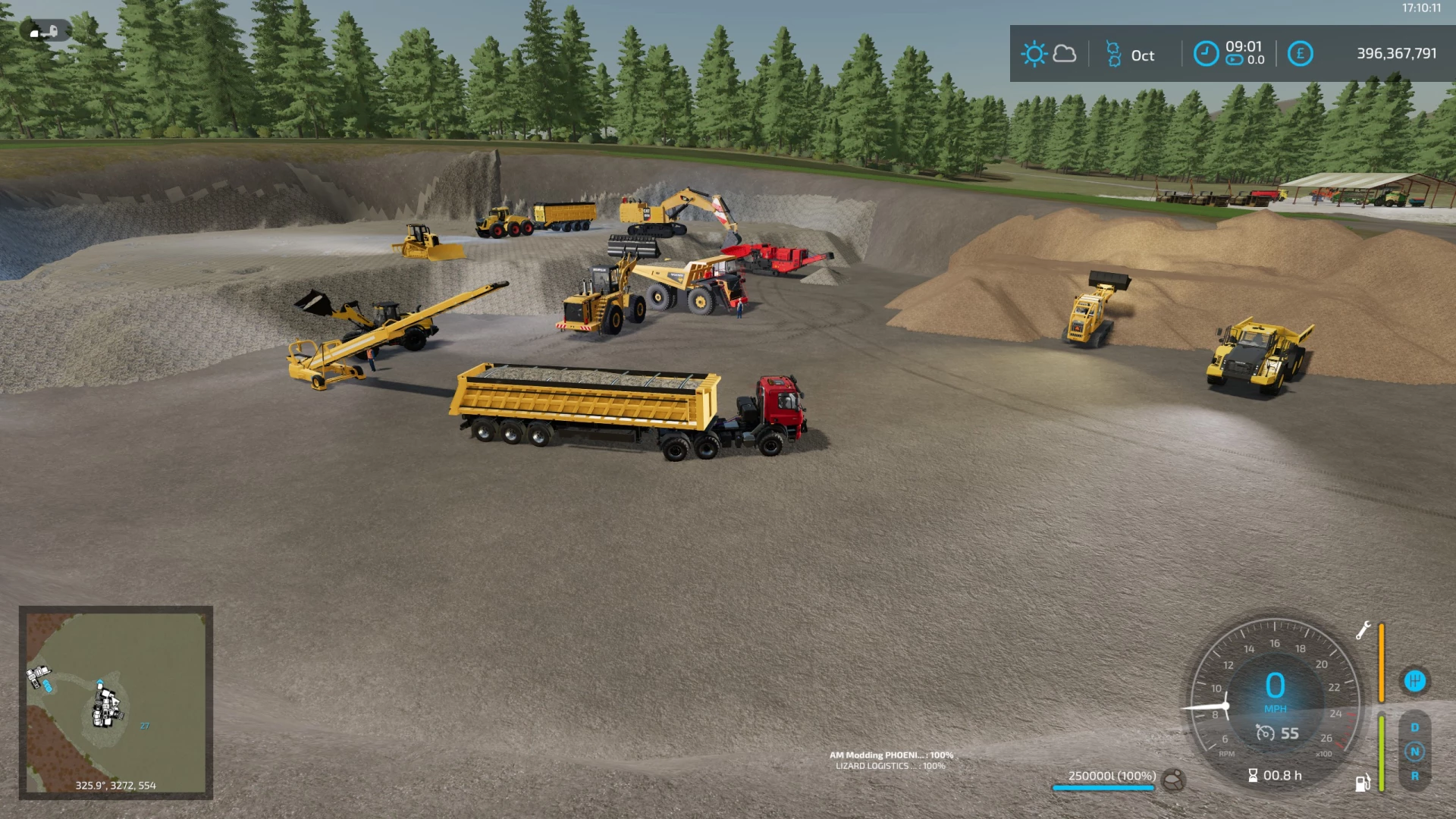The image size is (1456, 819).
Task: Select the fuel pump icon
Action: pyautogui.click(x=1363, y=783)
